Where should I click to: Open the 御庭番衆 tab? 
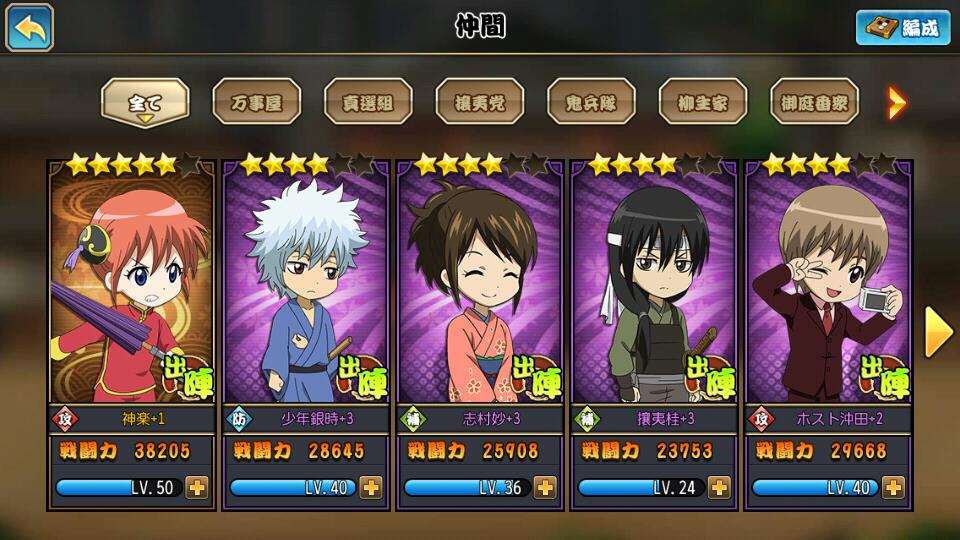814,103
